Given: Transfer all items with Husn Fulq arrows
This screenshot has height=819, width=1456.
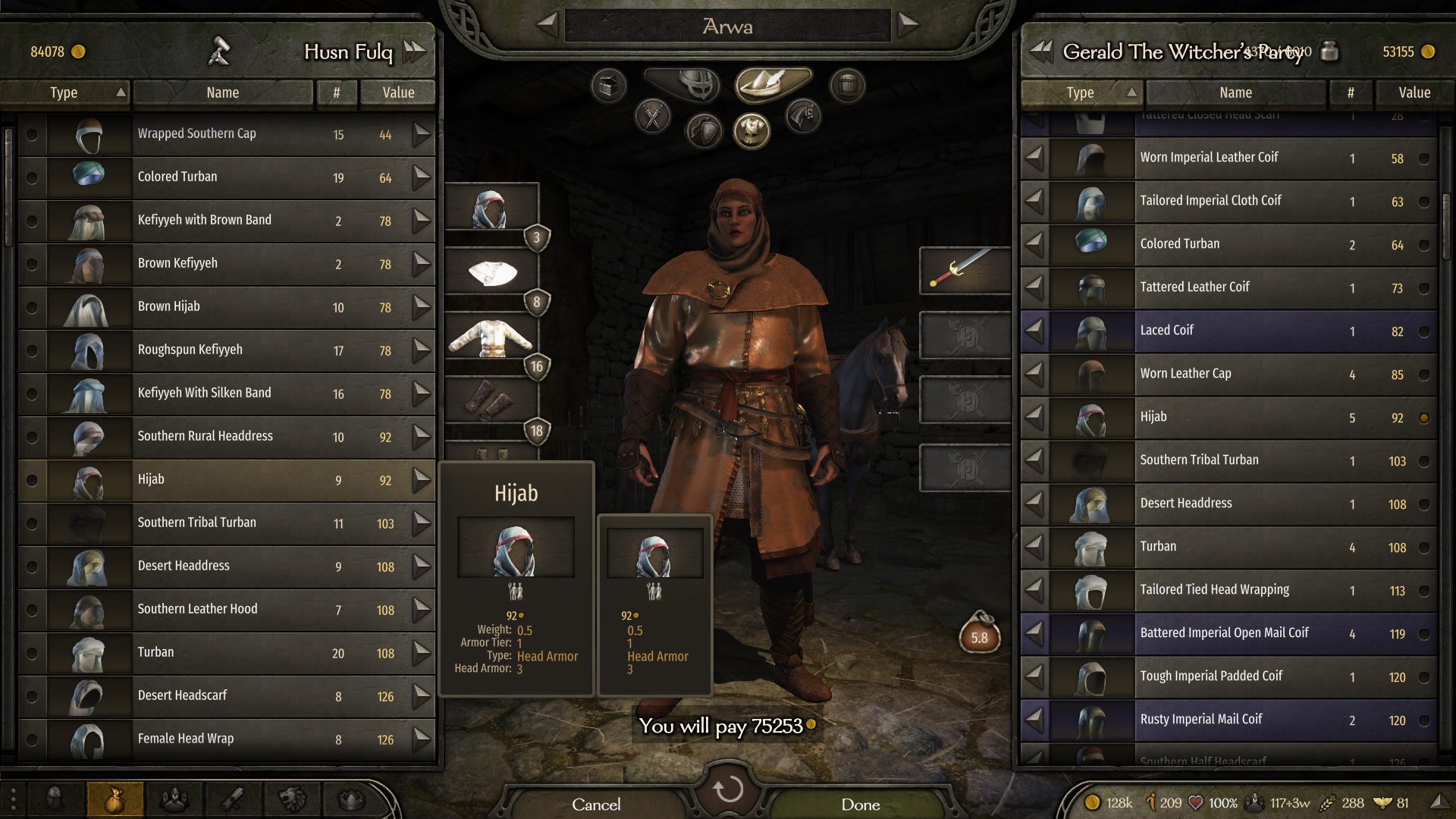Looking at the screenshot, I should (x=415, y=52).
